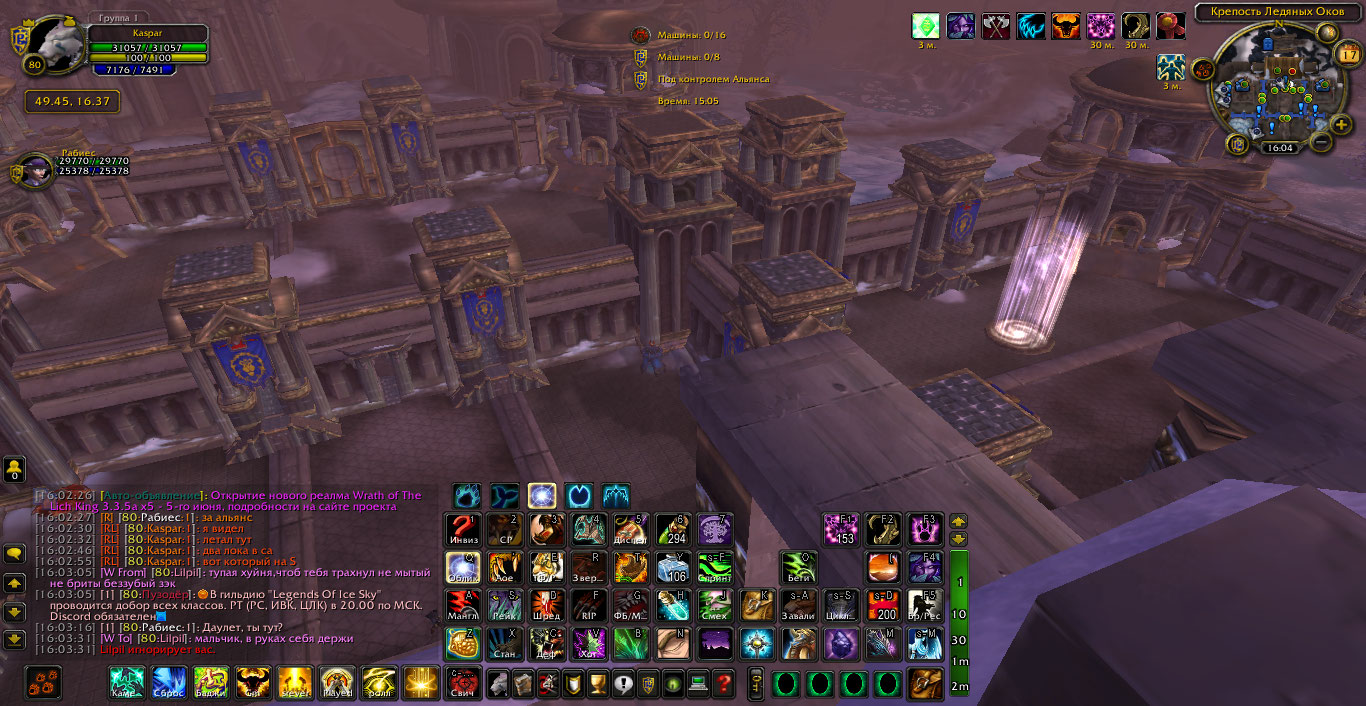Cast the Манґл ability icon labeled Мангл
1366x706 pixels.
(463, 606)
